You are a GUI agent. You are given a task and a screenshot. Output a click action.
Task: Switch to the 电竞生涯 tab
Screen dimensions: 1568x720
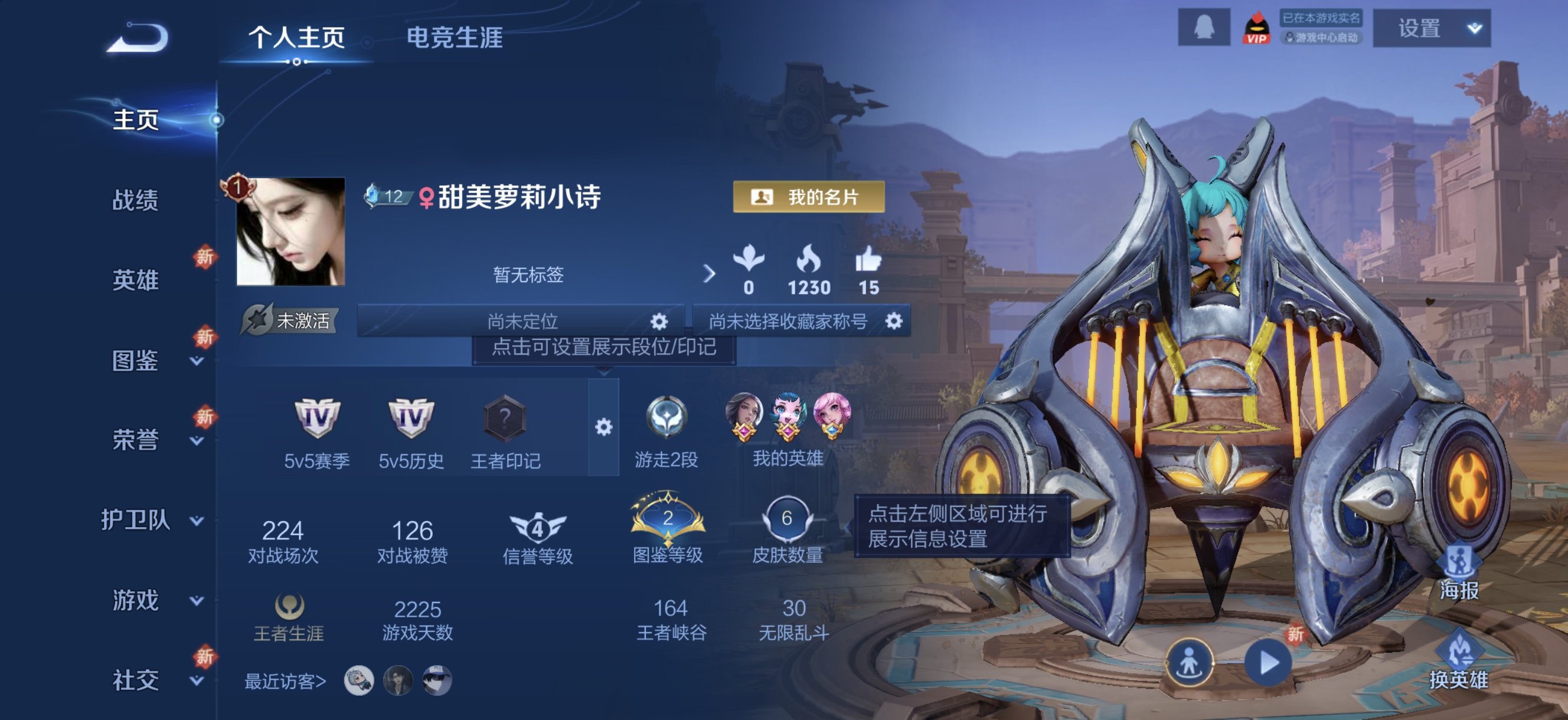453,38
